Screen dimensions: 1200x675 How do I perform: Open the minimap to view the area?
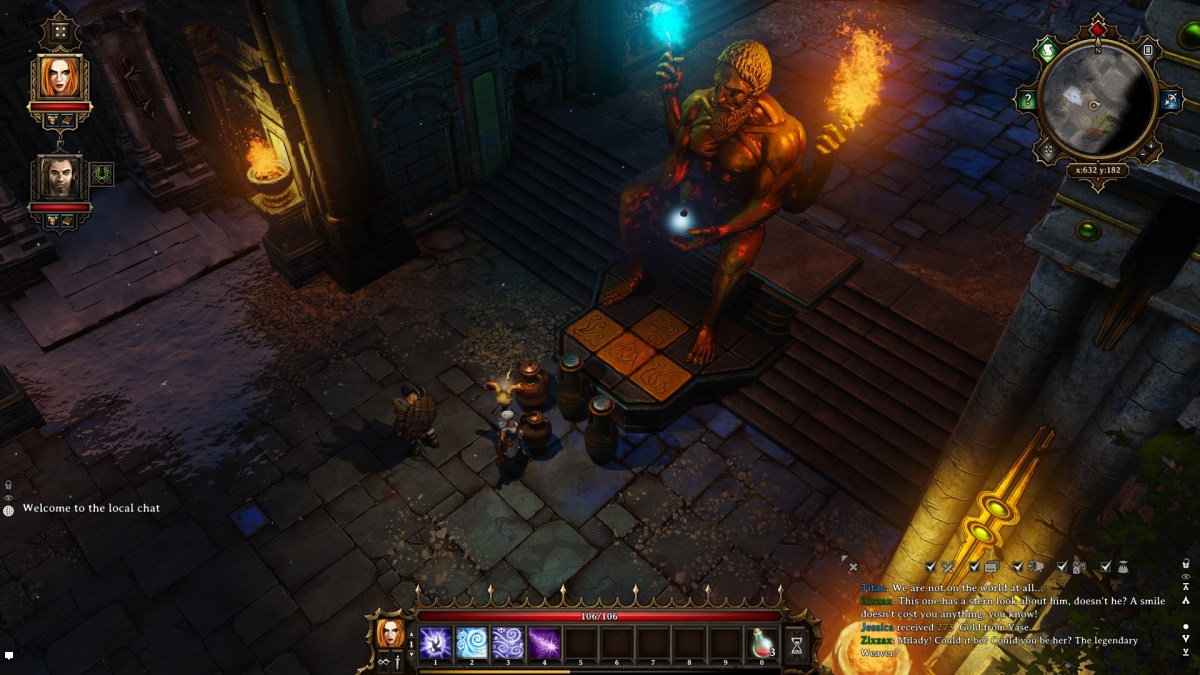(x=1097, y=98)
